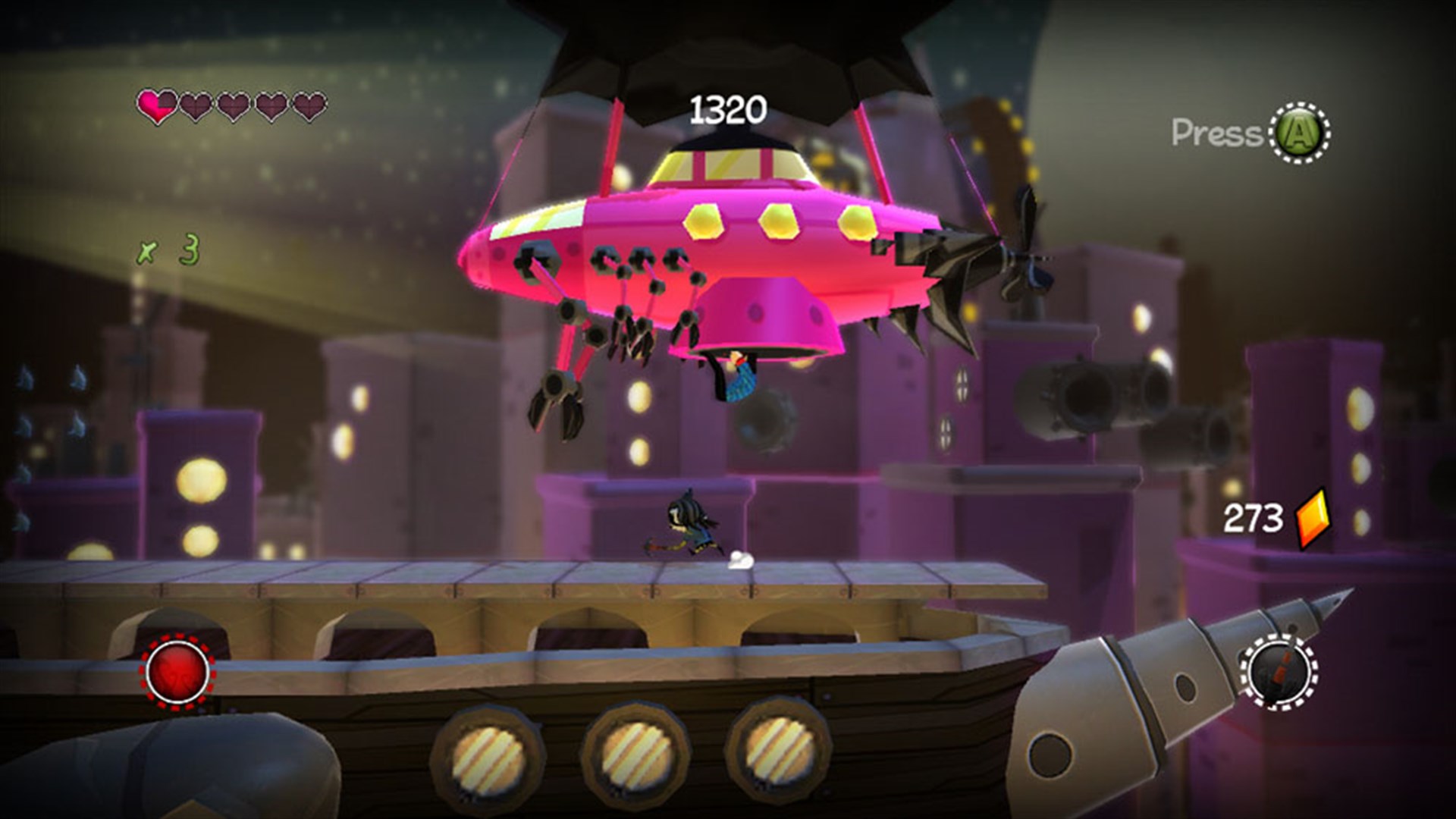Click the character dangling from the UFO's claw
The height and width of the screenshot is (819, 1456).
pos(739,378)
